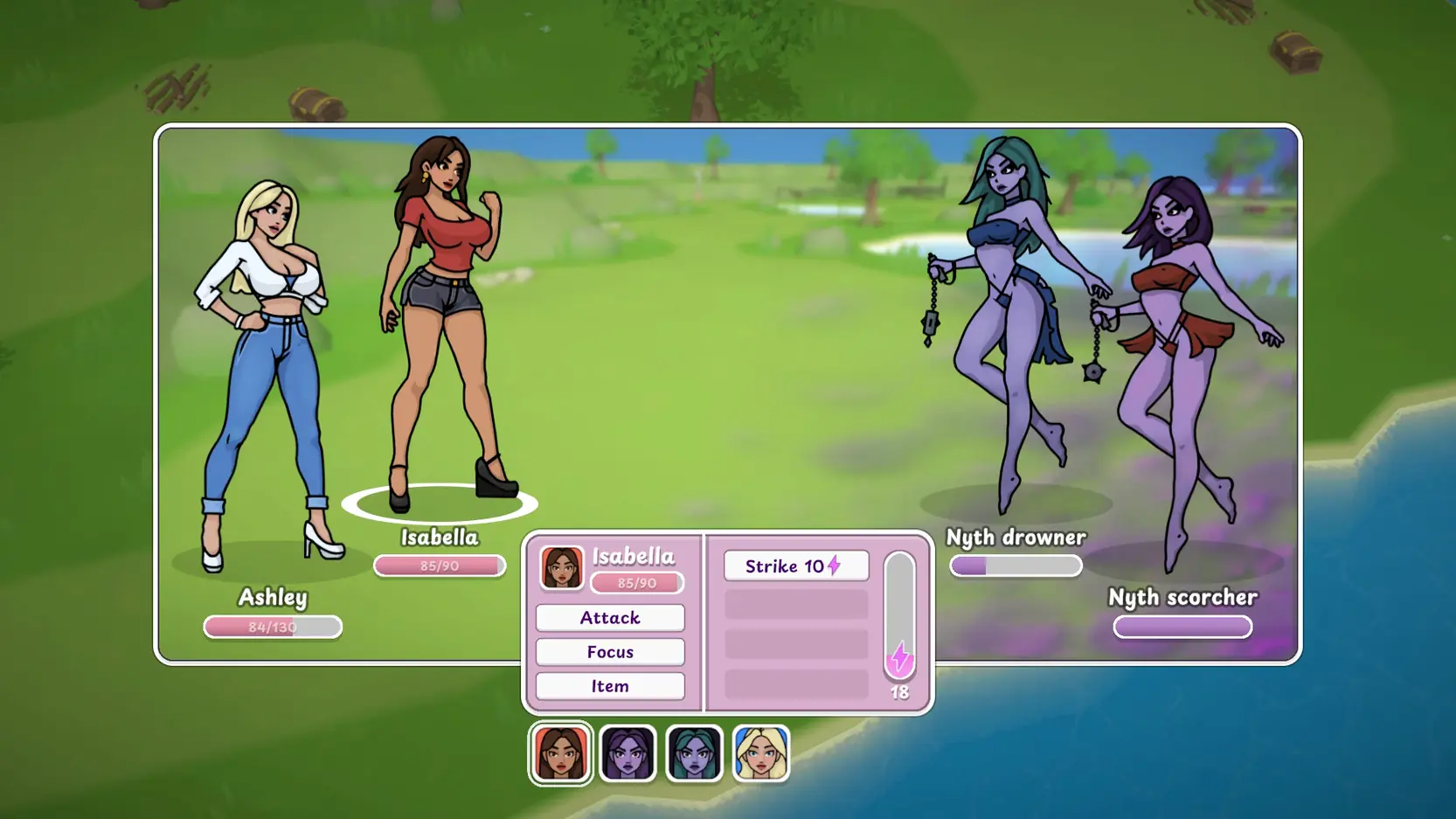The image size is (1456, 819).
Task: Click Isabella's portrait in the command panel
Action: click(561, 568)
